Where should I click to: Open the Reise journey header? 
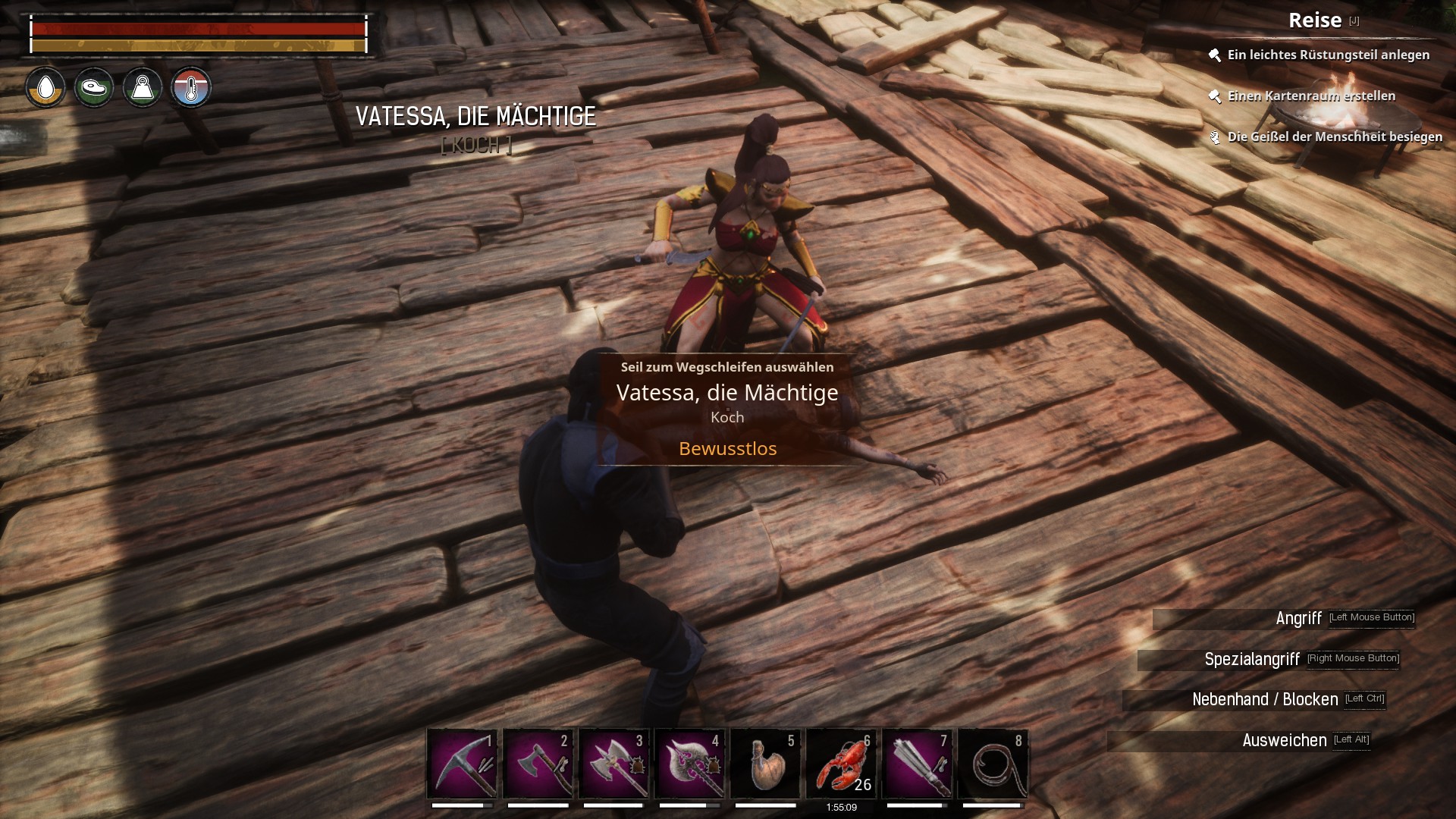tap(1315, 20)
